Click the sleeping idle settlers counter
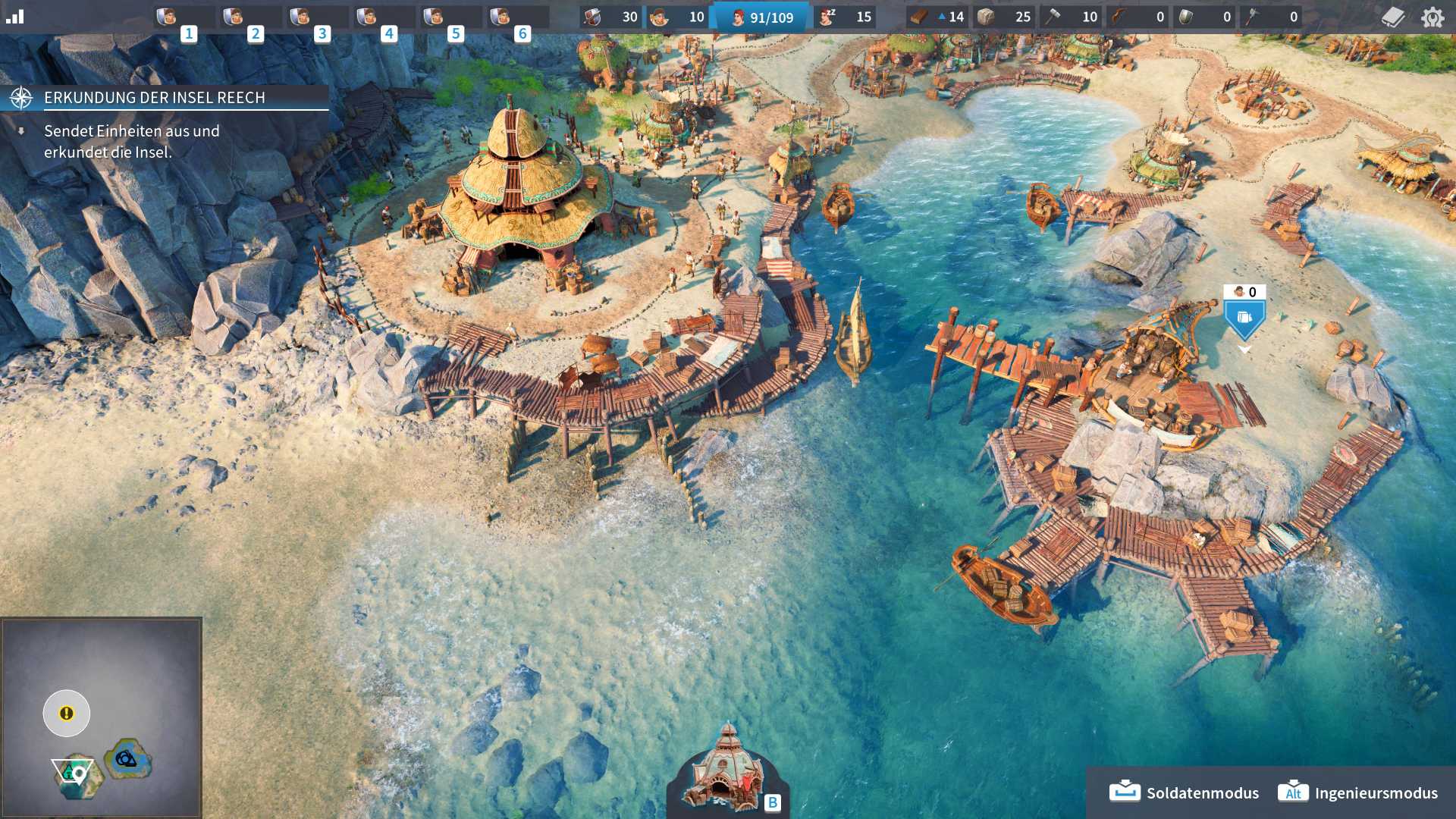The image size is (1456, 819). coord(846,17)
